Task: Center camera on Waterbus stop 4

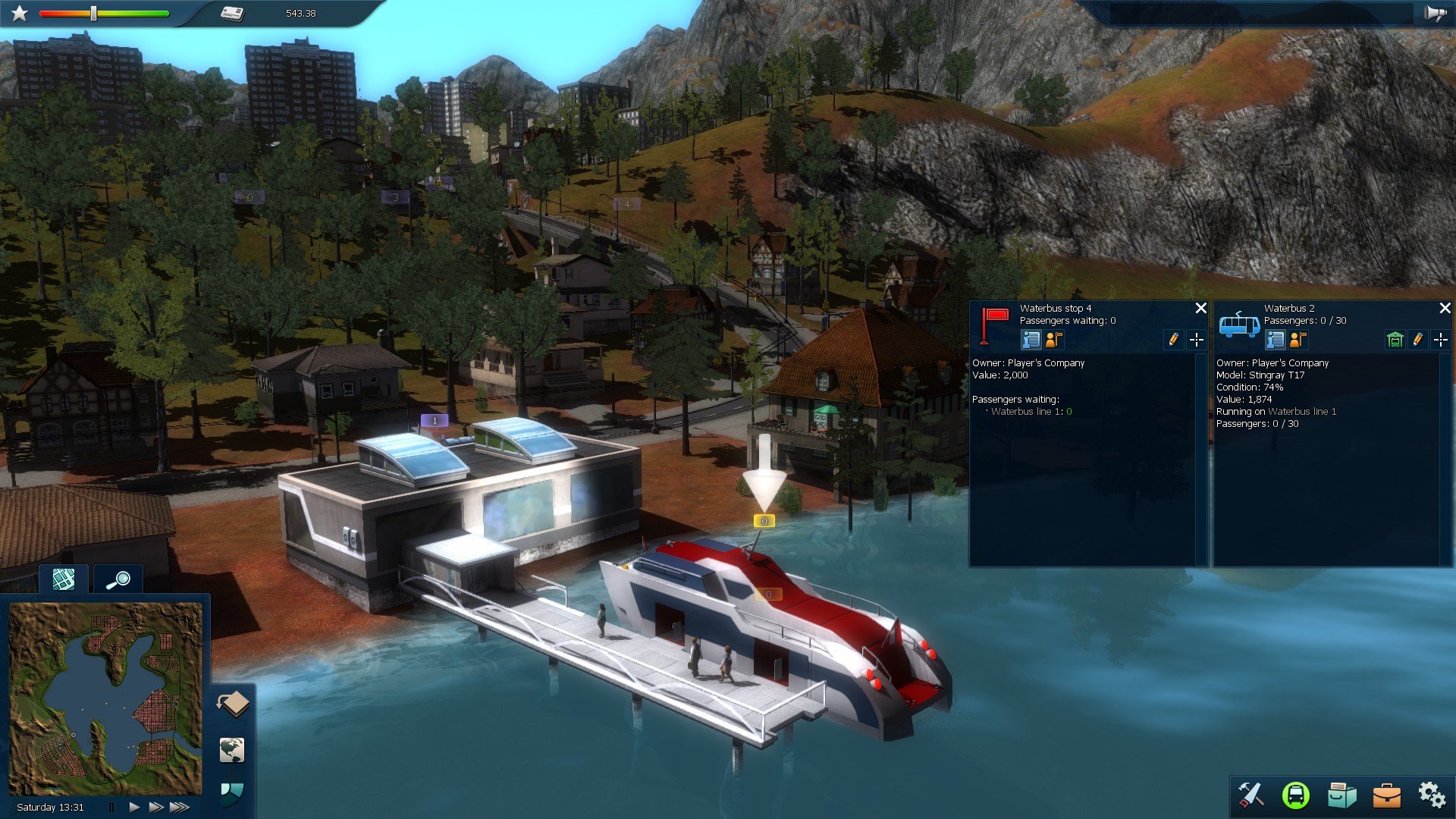Action: click(x=1197, y=340)
